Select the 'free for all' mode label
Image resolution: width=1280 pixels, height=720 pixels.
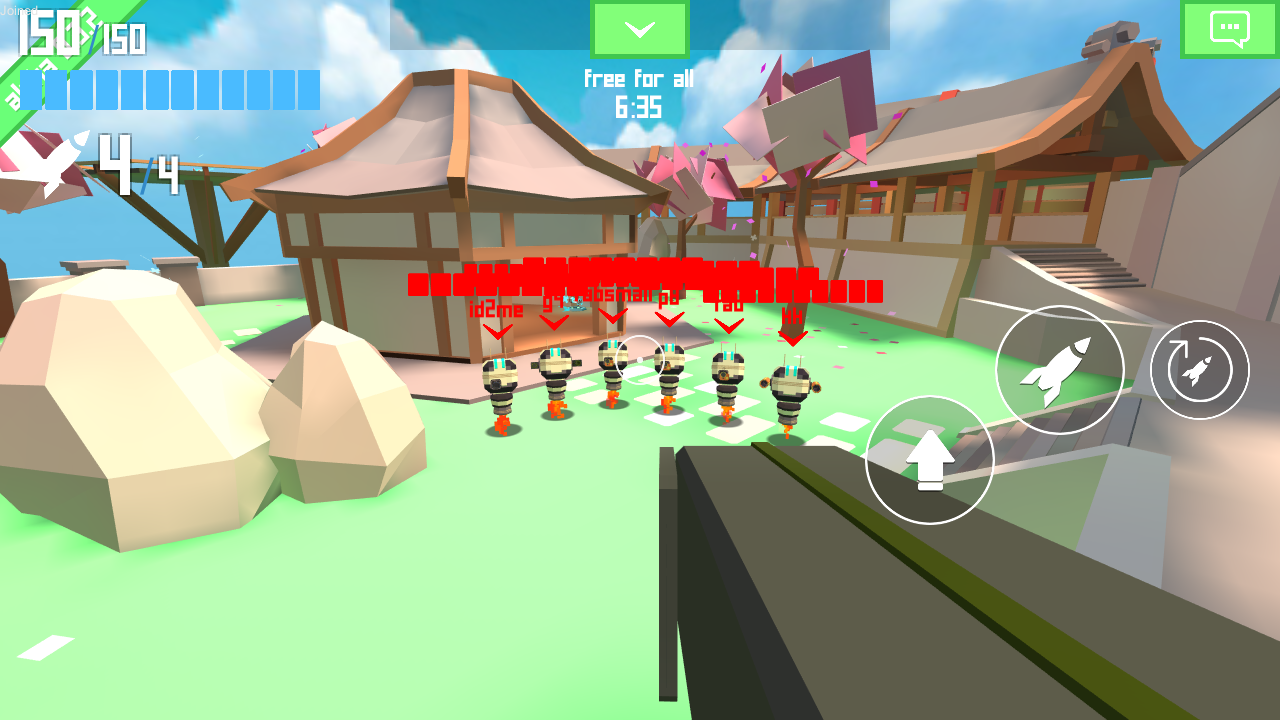coord(639,79)
